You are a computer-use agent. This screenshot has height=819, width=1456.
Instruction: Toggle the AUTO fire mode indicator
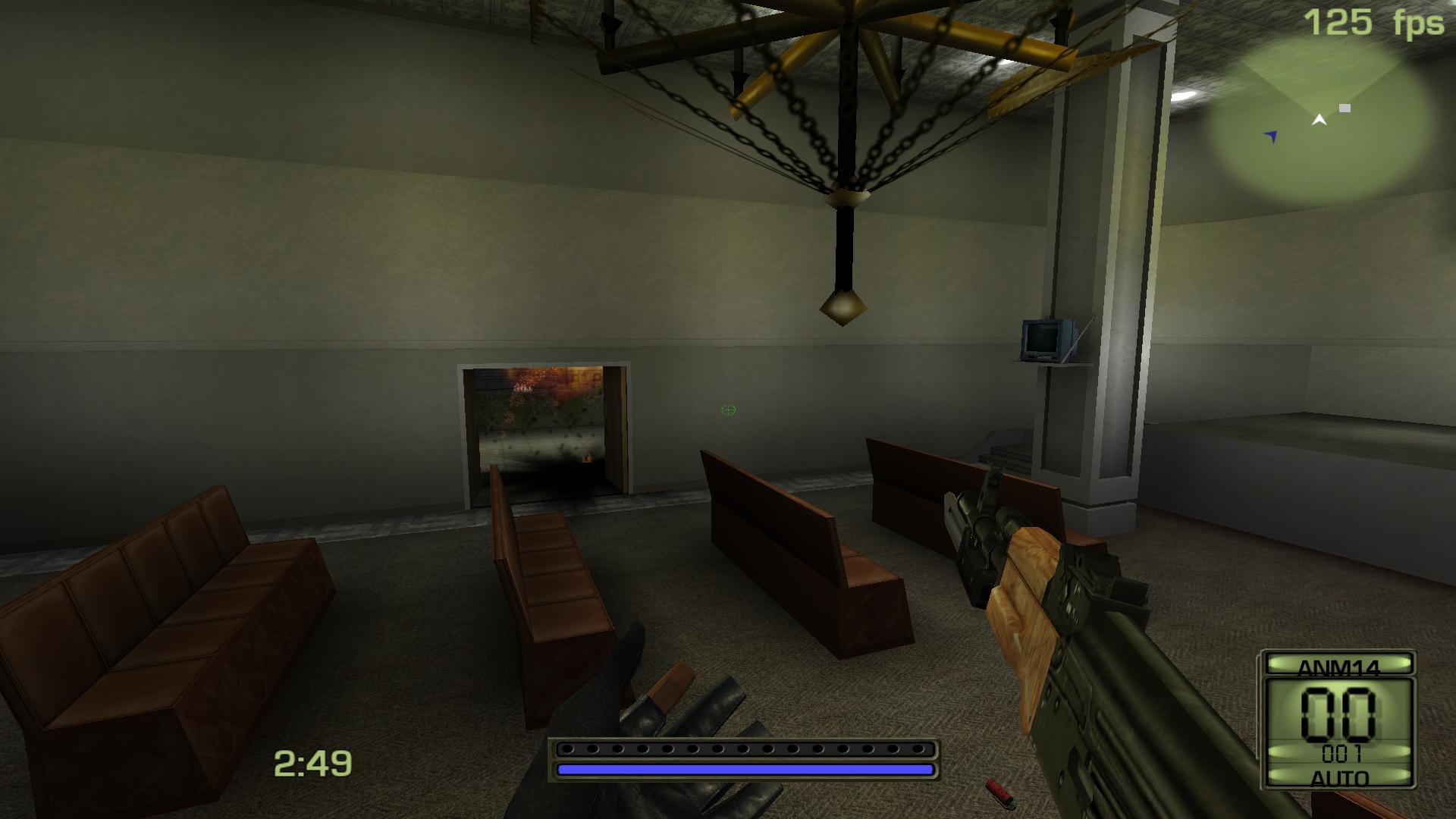(x=1338, y=777)
